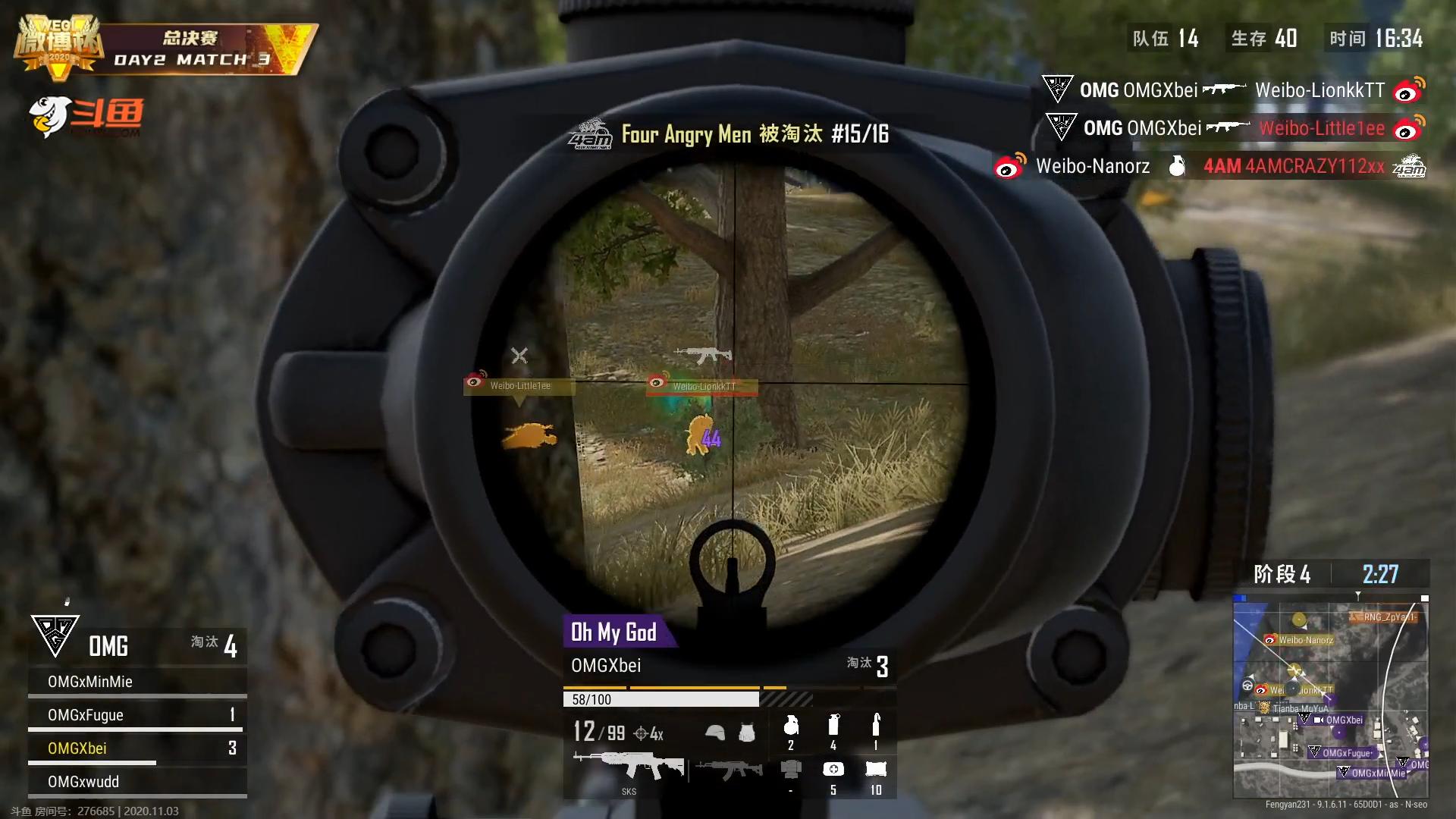The width and height of the screenshot is (1456, 819).
Task: Click OMGXbei's 58/100 health bar
Action: [x=658, y=699]
